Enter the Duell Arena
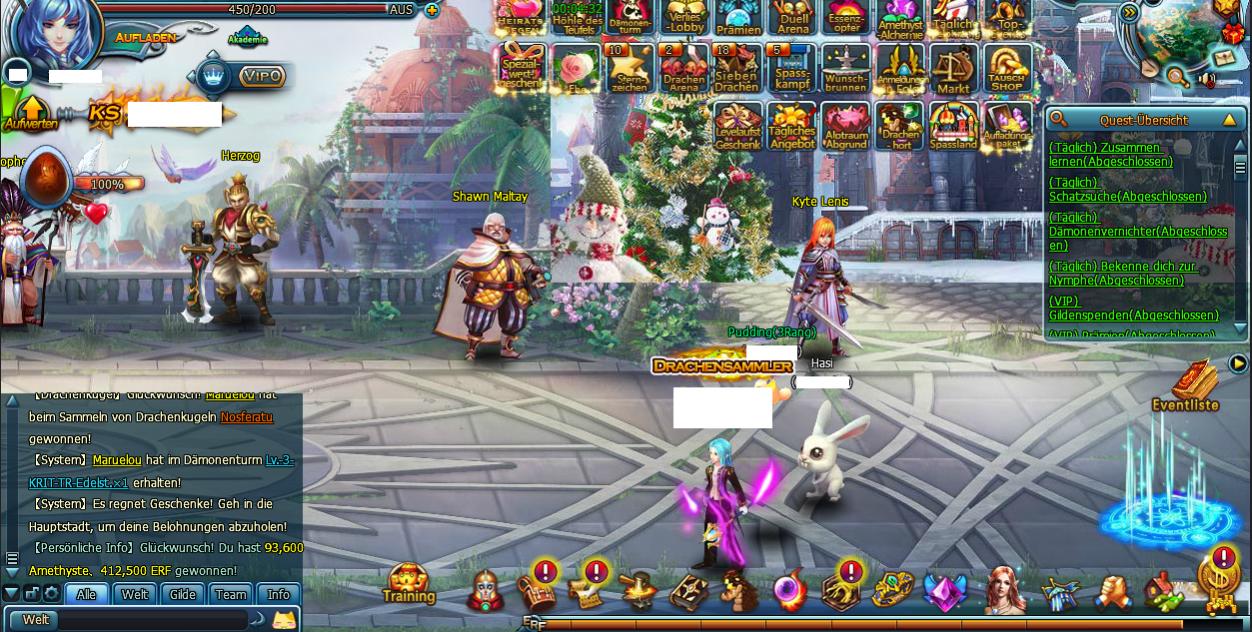 click(x=792, y=18)
